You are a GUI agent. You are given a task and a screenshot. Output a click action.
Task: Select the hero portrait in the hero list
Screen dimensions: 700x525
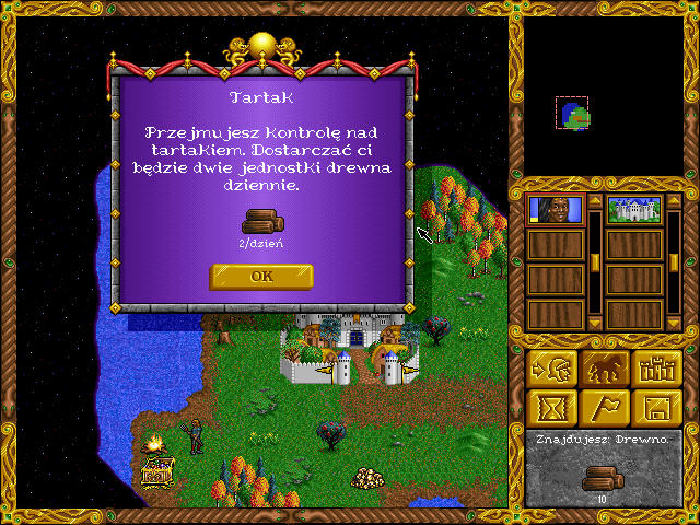click(x=554, y=210)
